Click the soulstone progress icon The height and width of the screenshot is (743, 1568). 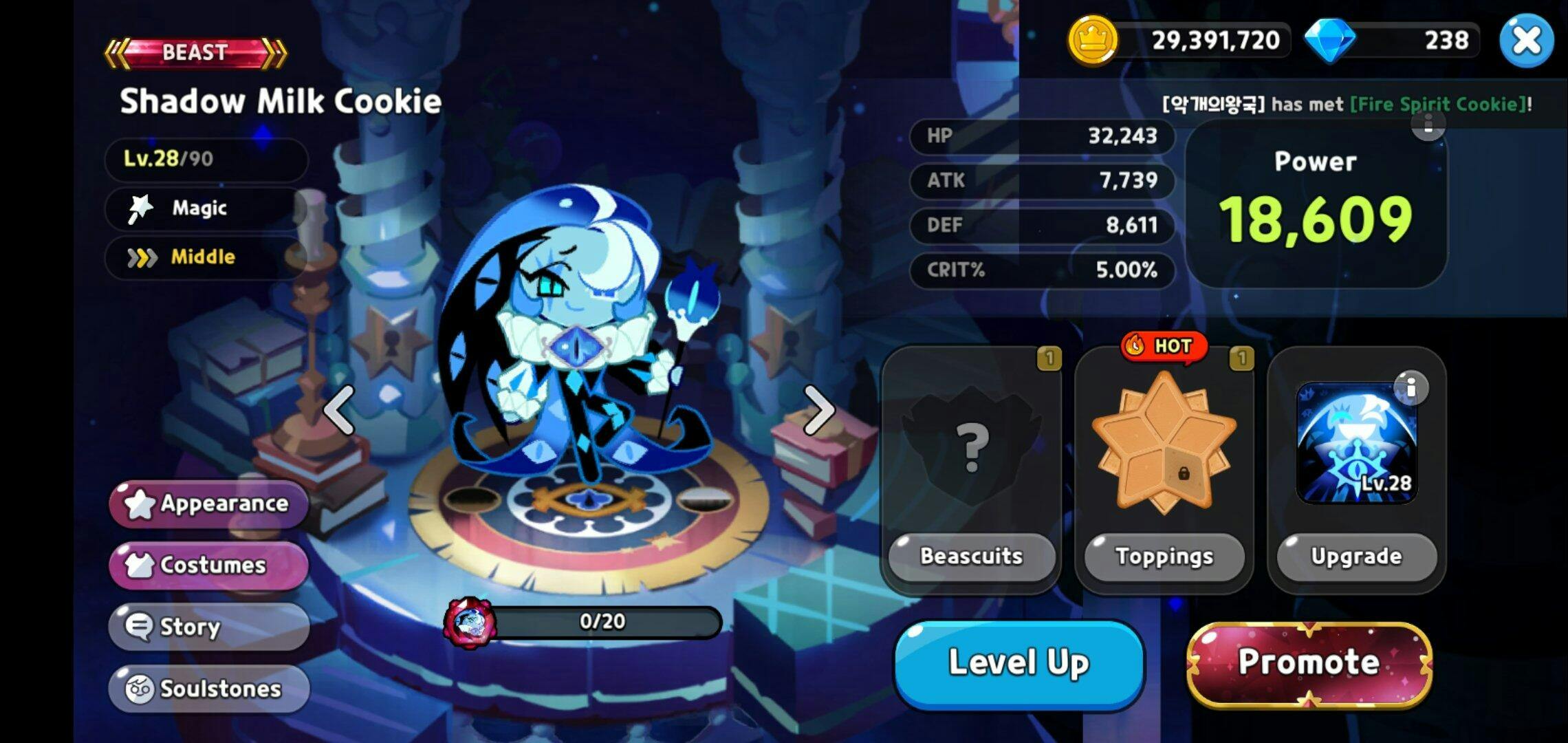click(x=469, y=623)
